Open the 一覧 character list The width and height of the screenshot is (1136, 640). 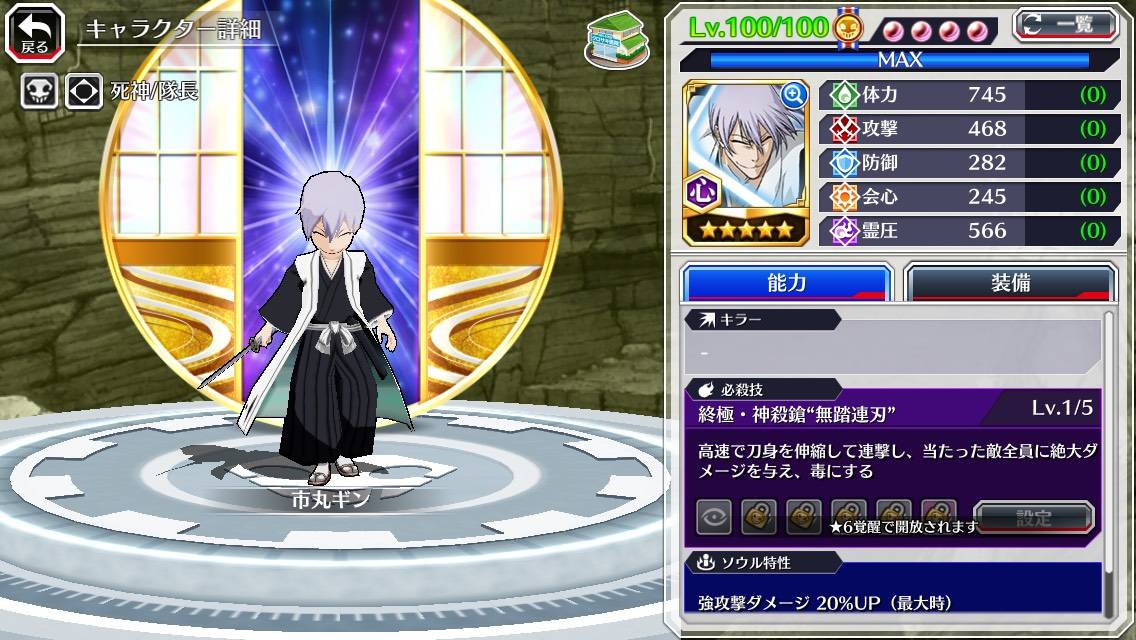(x=1065, y=25)
